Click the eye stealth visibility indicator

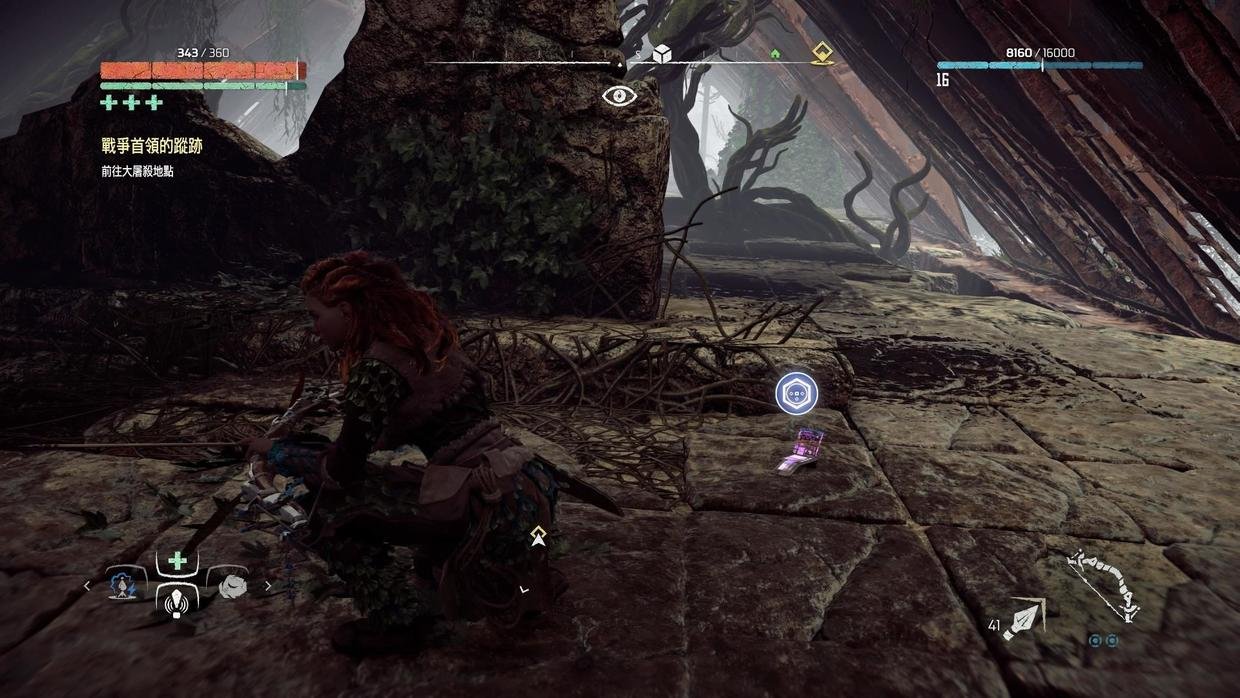620,96
